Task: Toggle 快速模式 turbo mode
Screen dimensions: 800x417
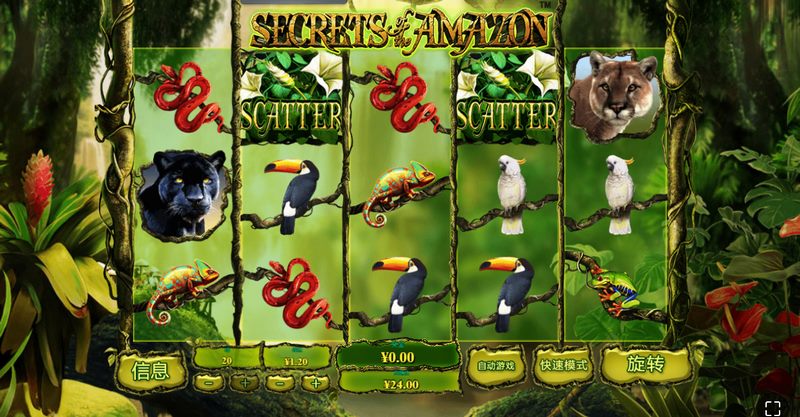Action: click(563, 366)
